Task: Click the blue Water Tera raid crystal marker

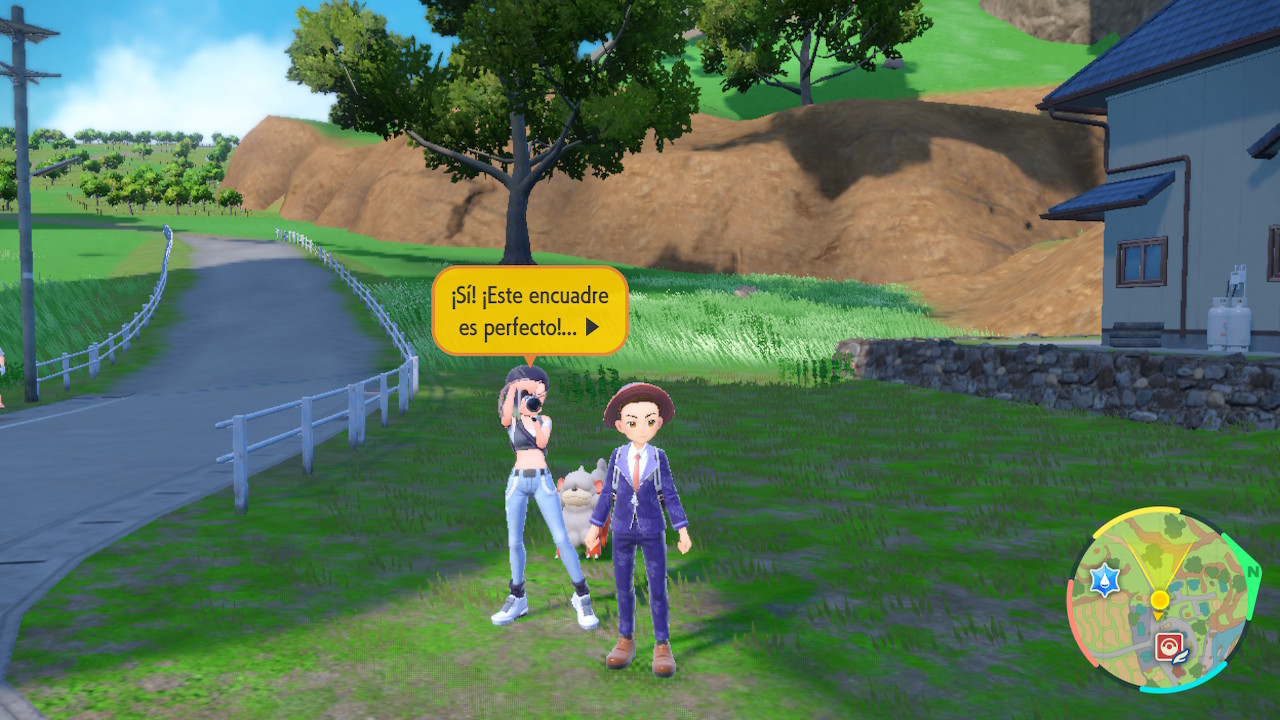Action: [x=1105, y=580]
